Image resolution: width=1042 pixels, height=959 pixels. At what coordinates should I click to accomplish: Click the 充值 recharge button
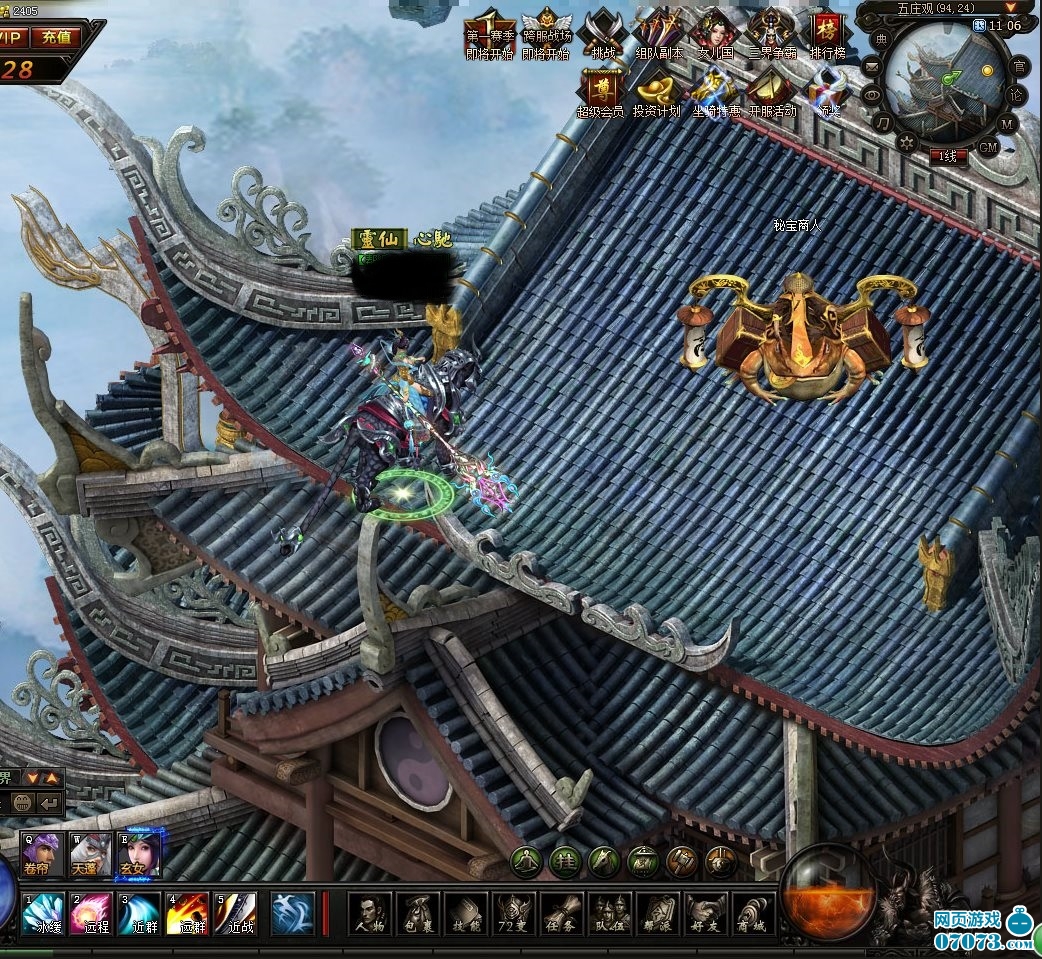[57, 37]
